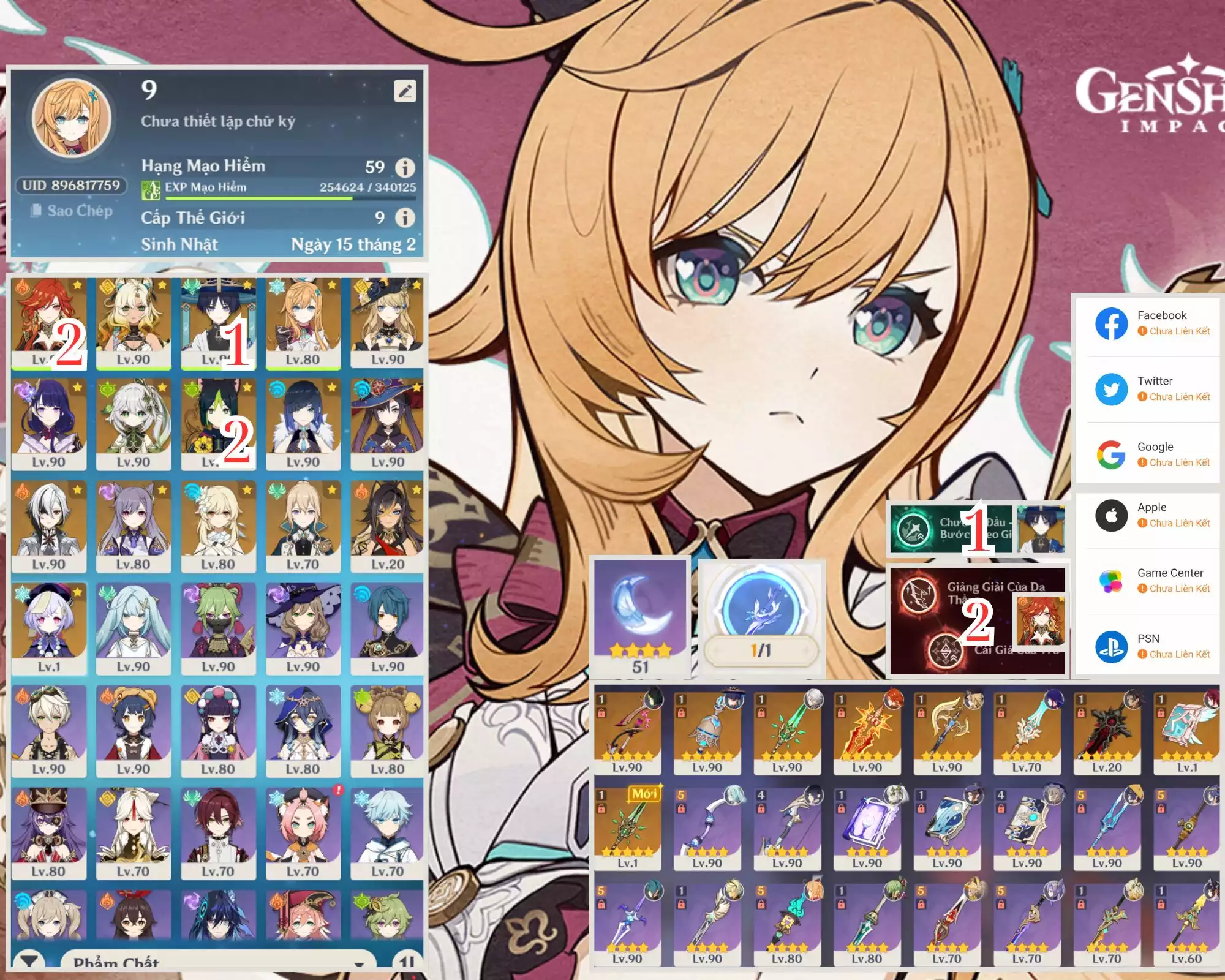1225x980 pixels.
Task: Choose Nahida's character portrait
Action: coord(134,424)
